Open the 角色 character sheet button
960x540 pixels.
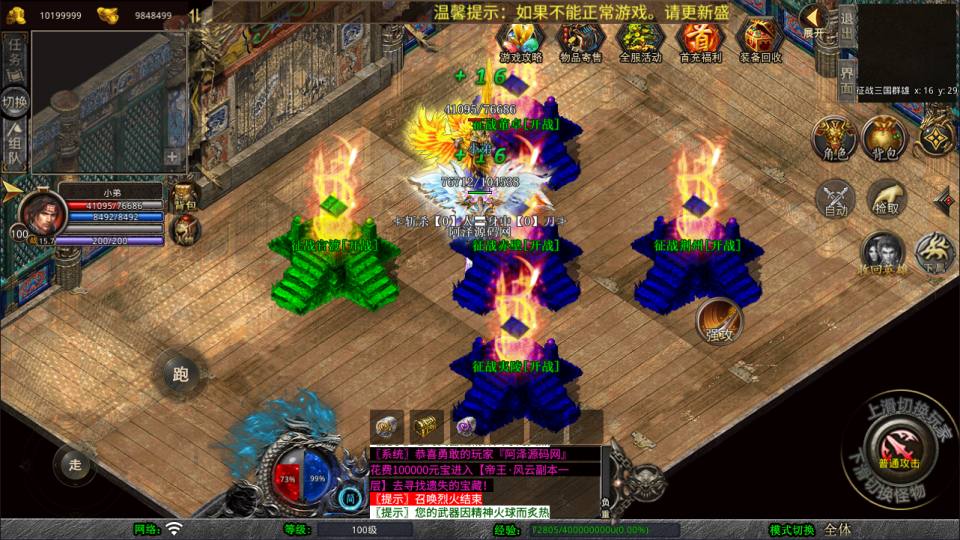tap(834, 137)
